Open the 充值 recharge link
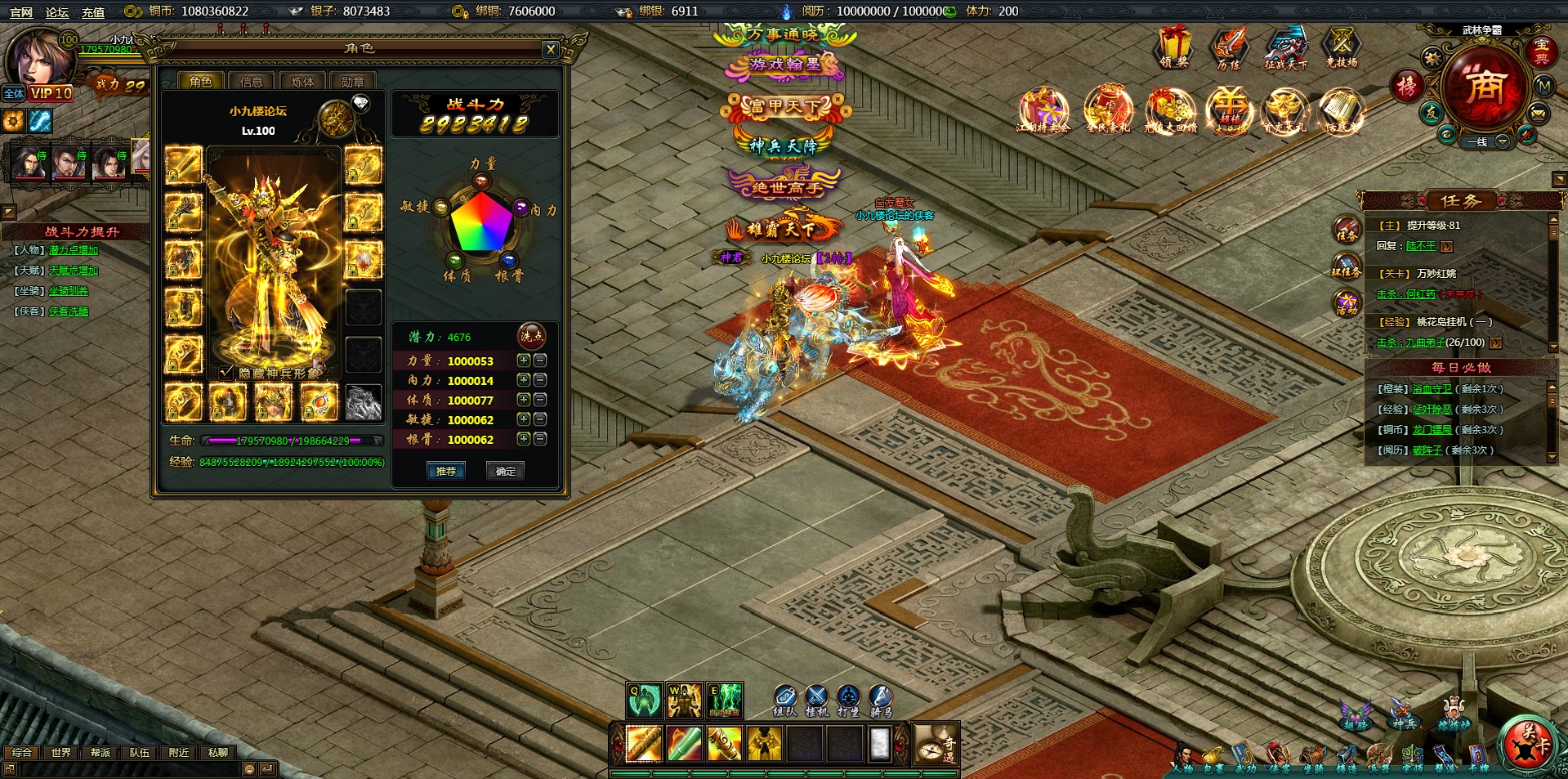 click(x=93, y=12)
